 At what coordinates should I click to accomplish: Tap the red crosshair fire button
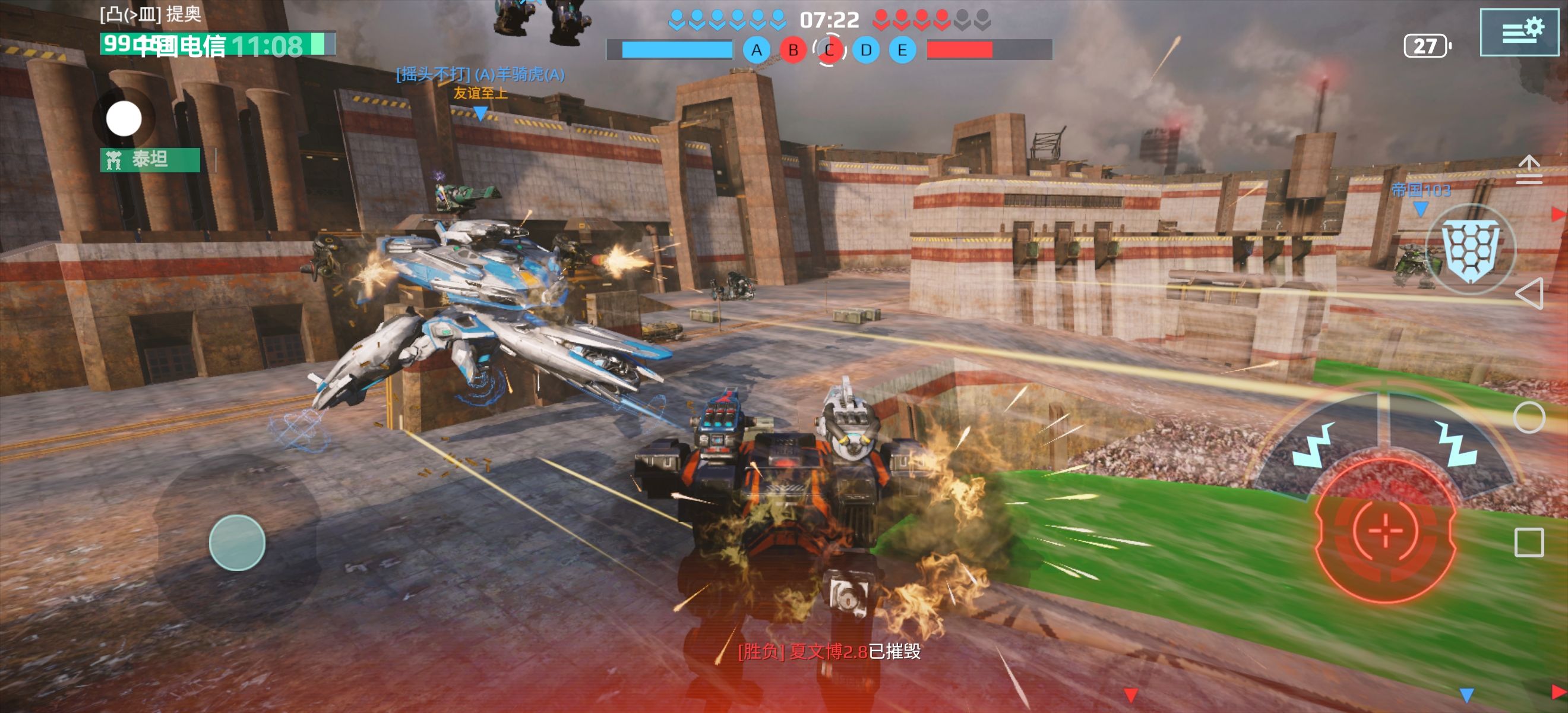click(1386, 531)
